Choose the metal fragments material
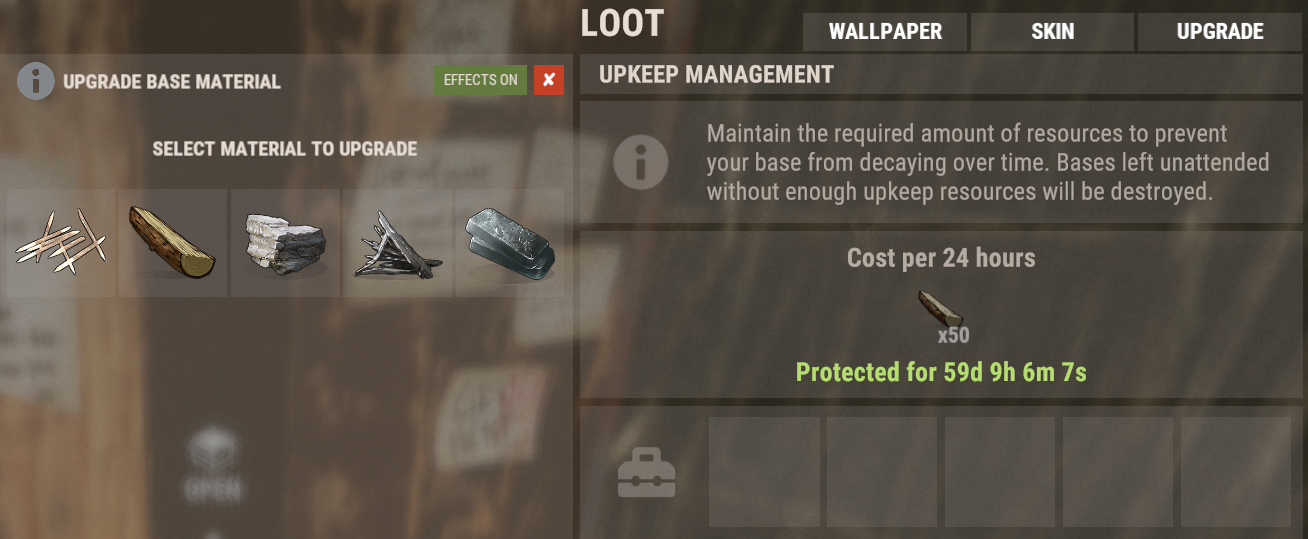The height and width of the screenshot is (539, 1308). point(397,244)
